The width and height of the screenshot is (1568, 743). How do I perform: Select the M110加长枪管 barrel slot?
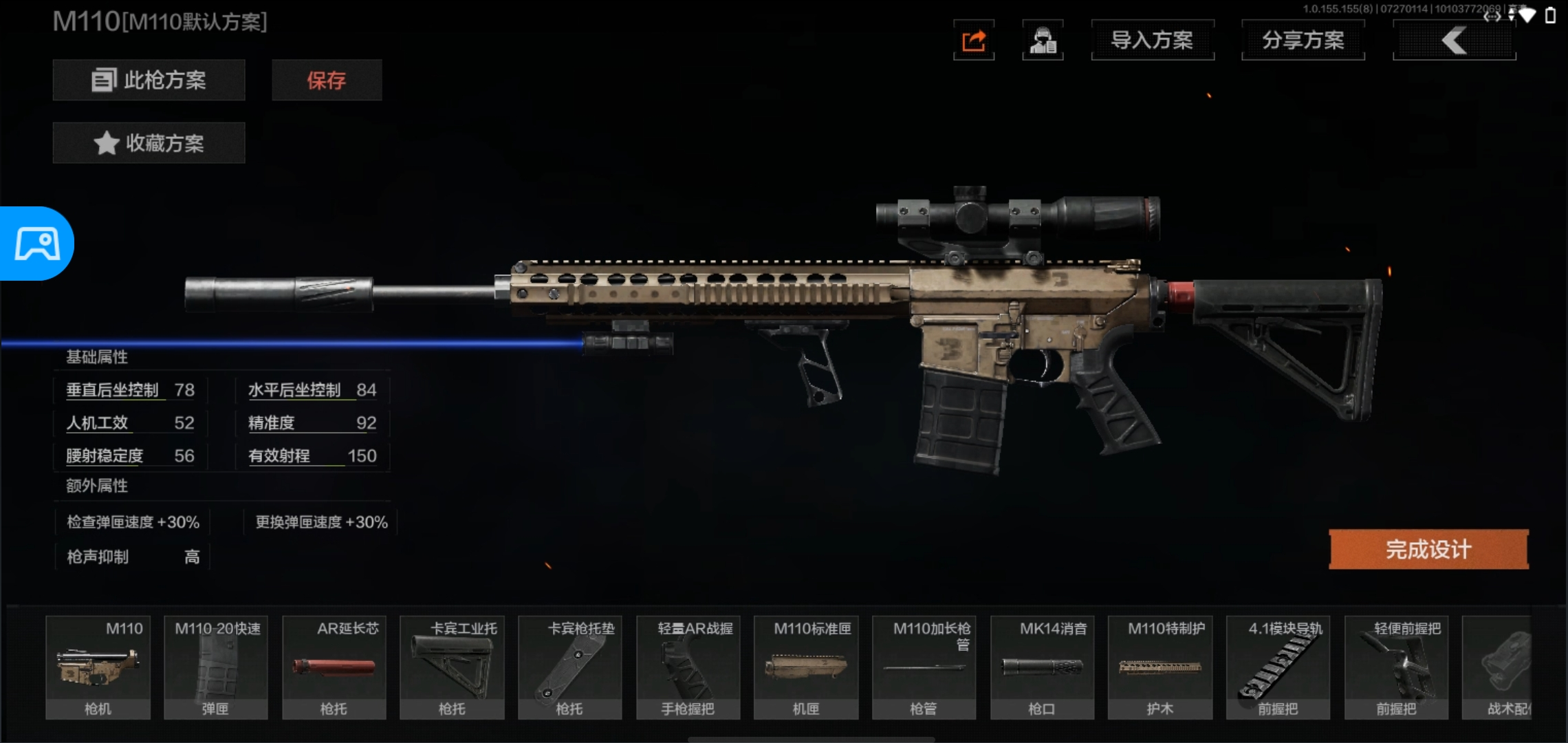coord(924,667)
